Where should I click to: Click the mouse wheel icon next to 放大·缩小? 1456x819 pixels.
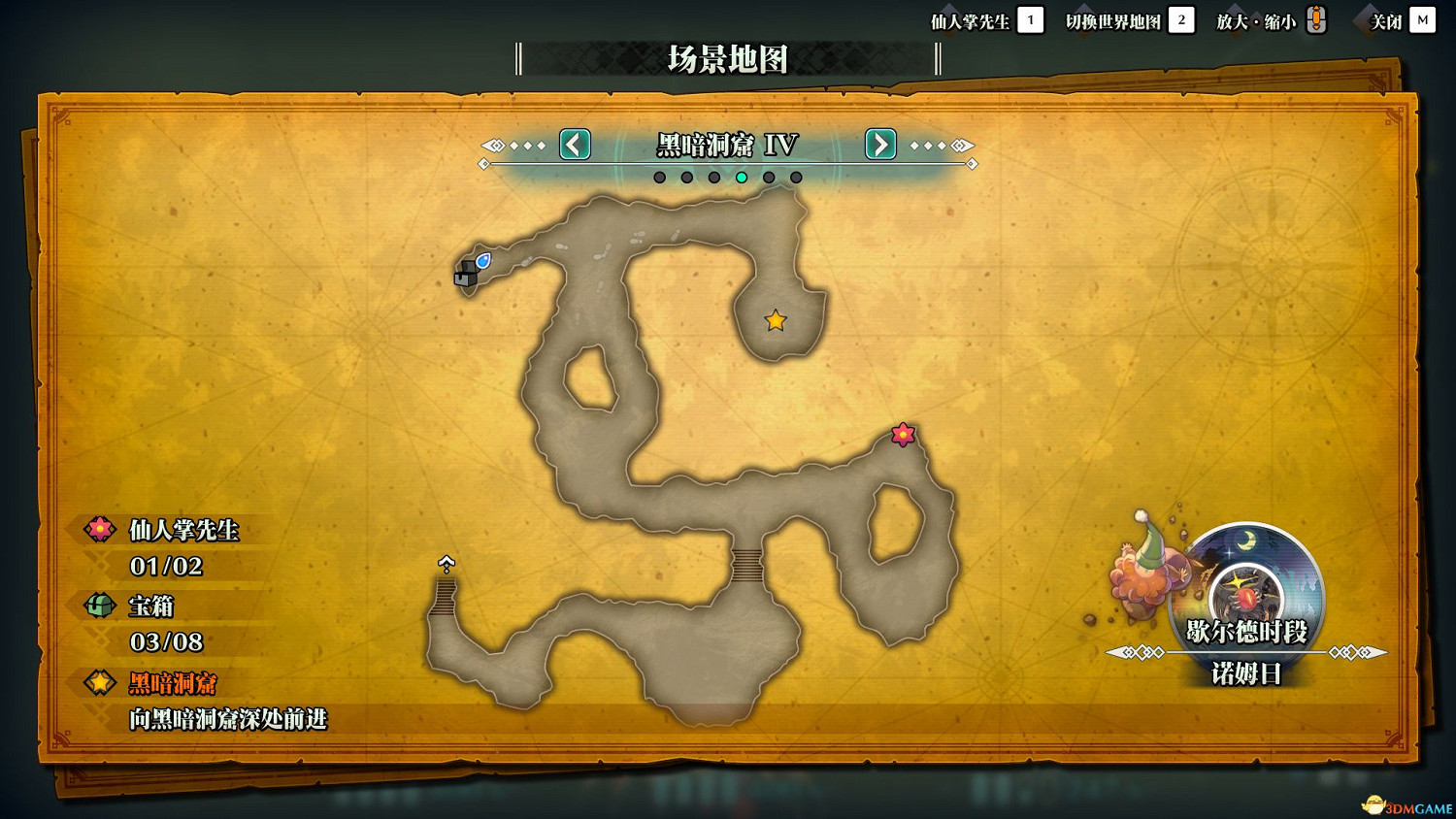coord(1315,19)
